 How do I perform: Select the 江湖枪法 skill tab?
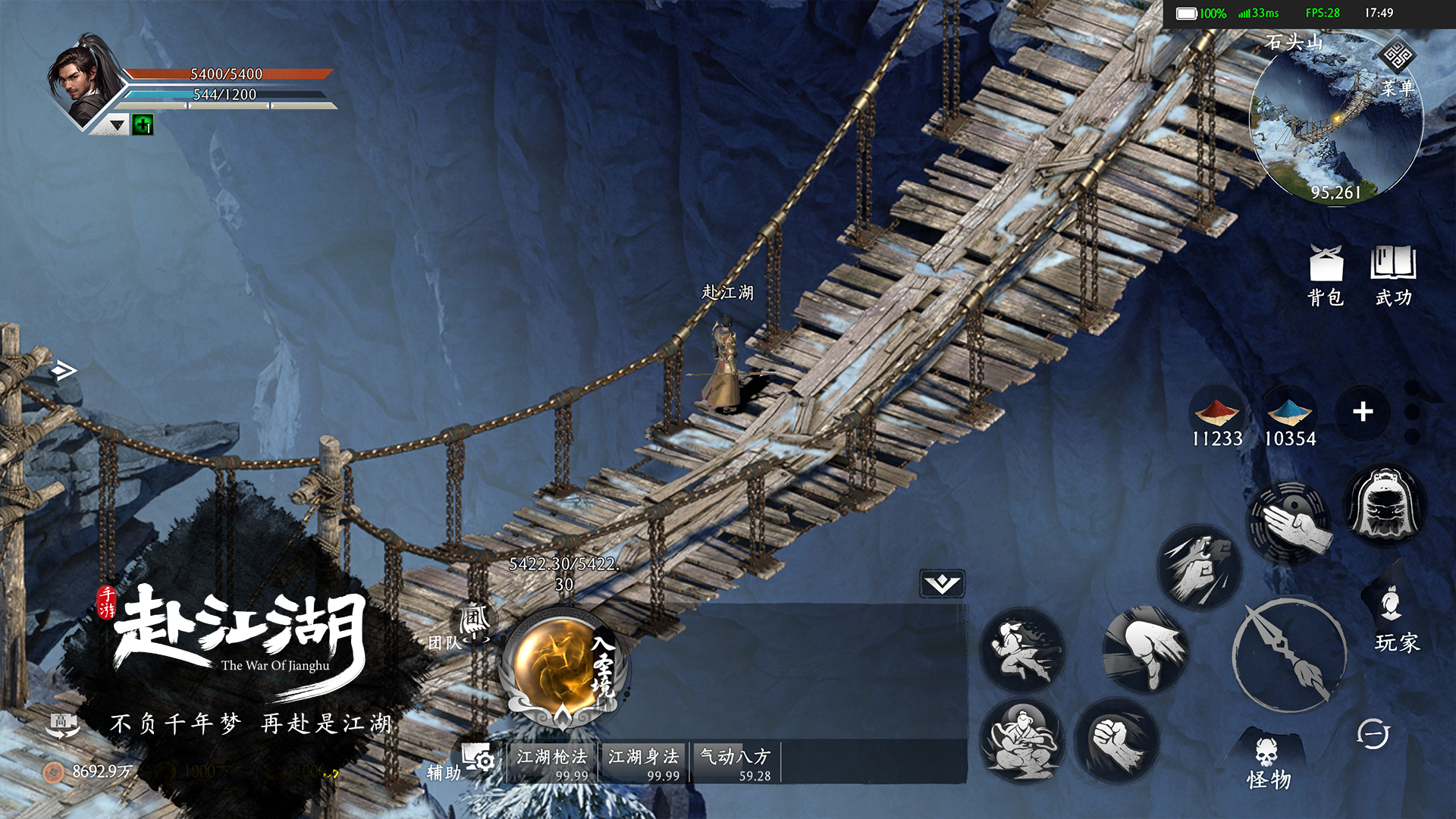pos(553,762)
